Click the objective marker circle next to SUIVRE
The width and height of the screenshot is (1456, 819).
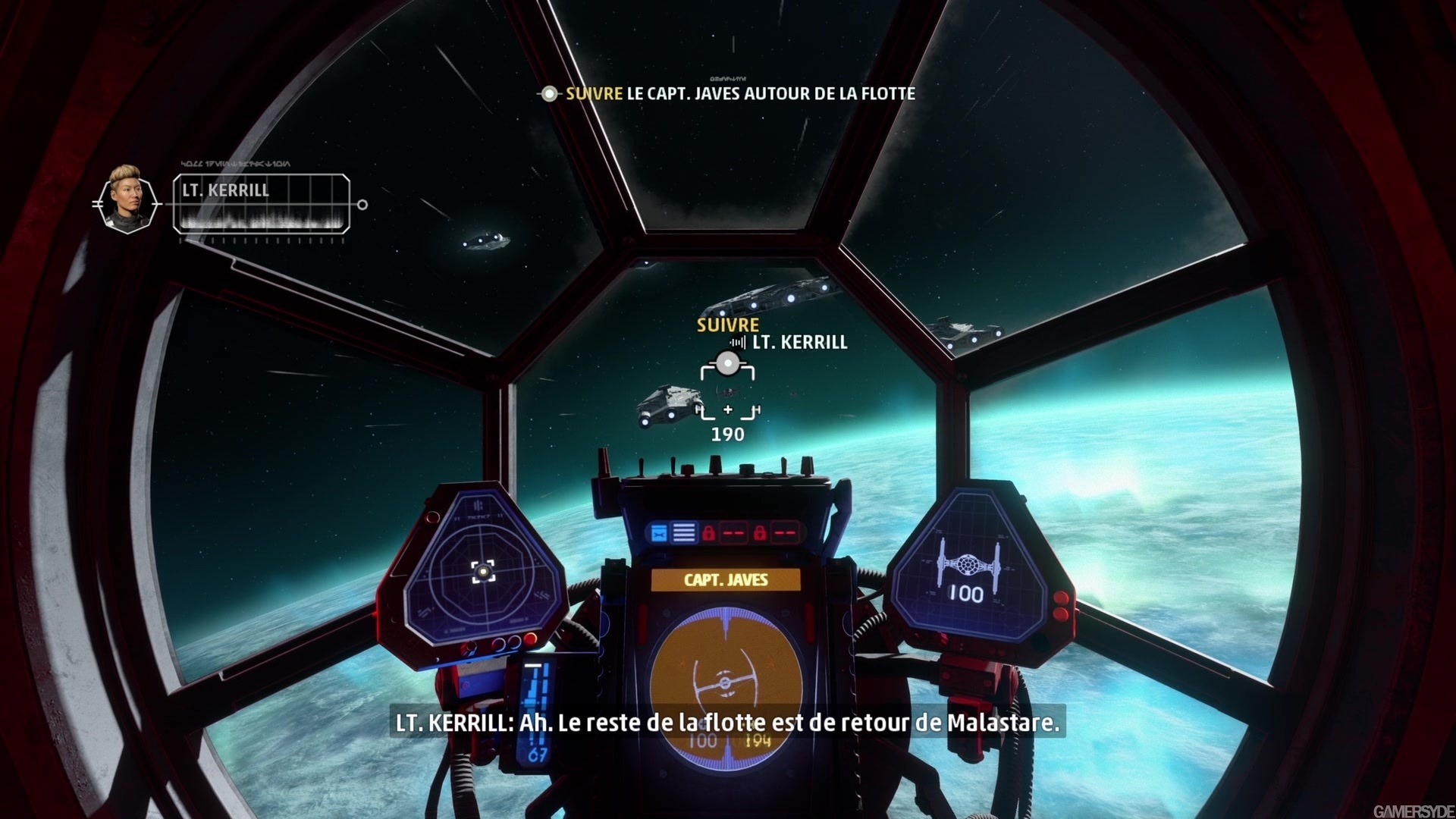click(548, 94)
